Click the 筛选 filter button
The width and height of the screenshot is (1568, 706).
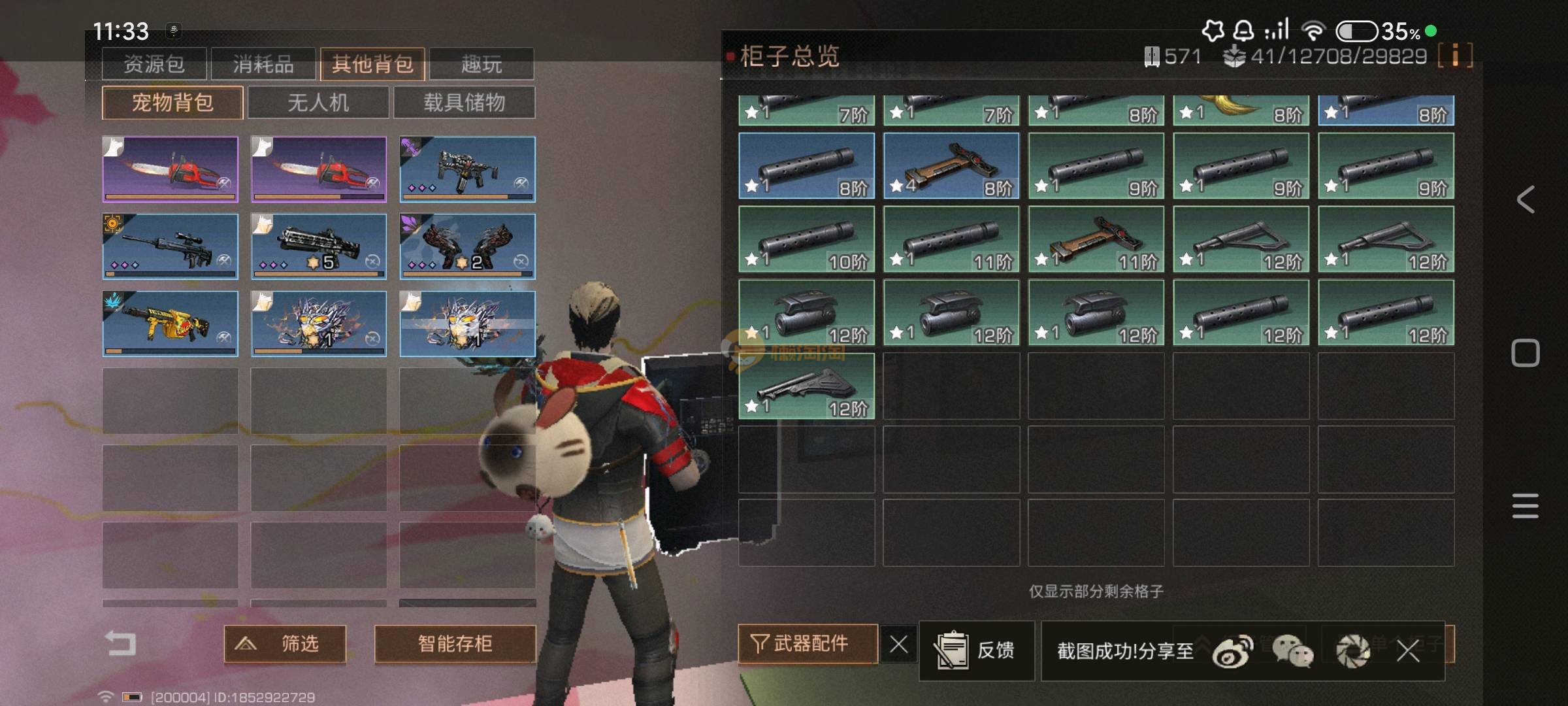285,644
